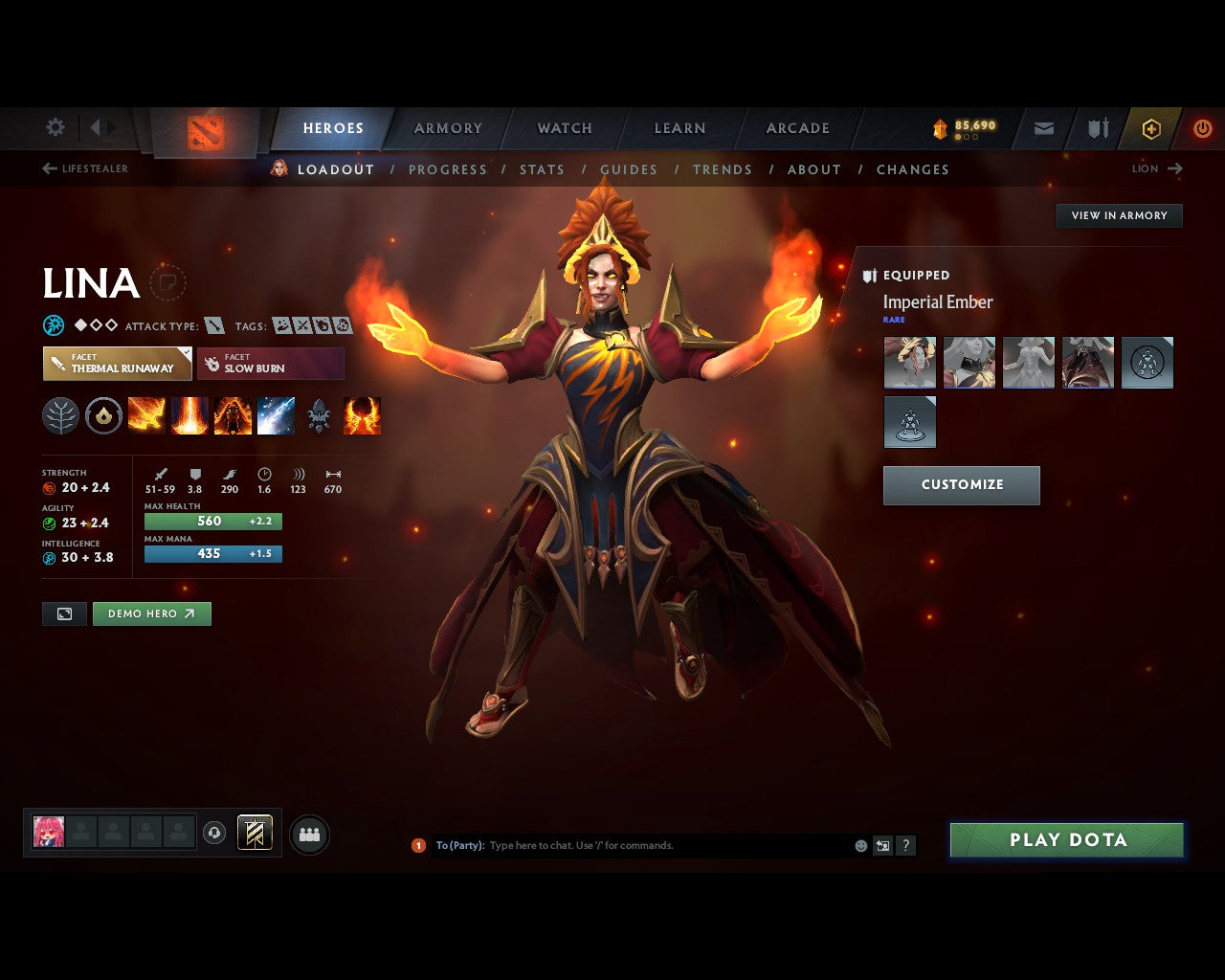The height and width of the screenshot is (980, 1225).
Task: Click the Dota Plus hexagon icon
Action: [x=1151, y=128]
